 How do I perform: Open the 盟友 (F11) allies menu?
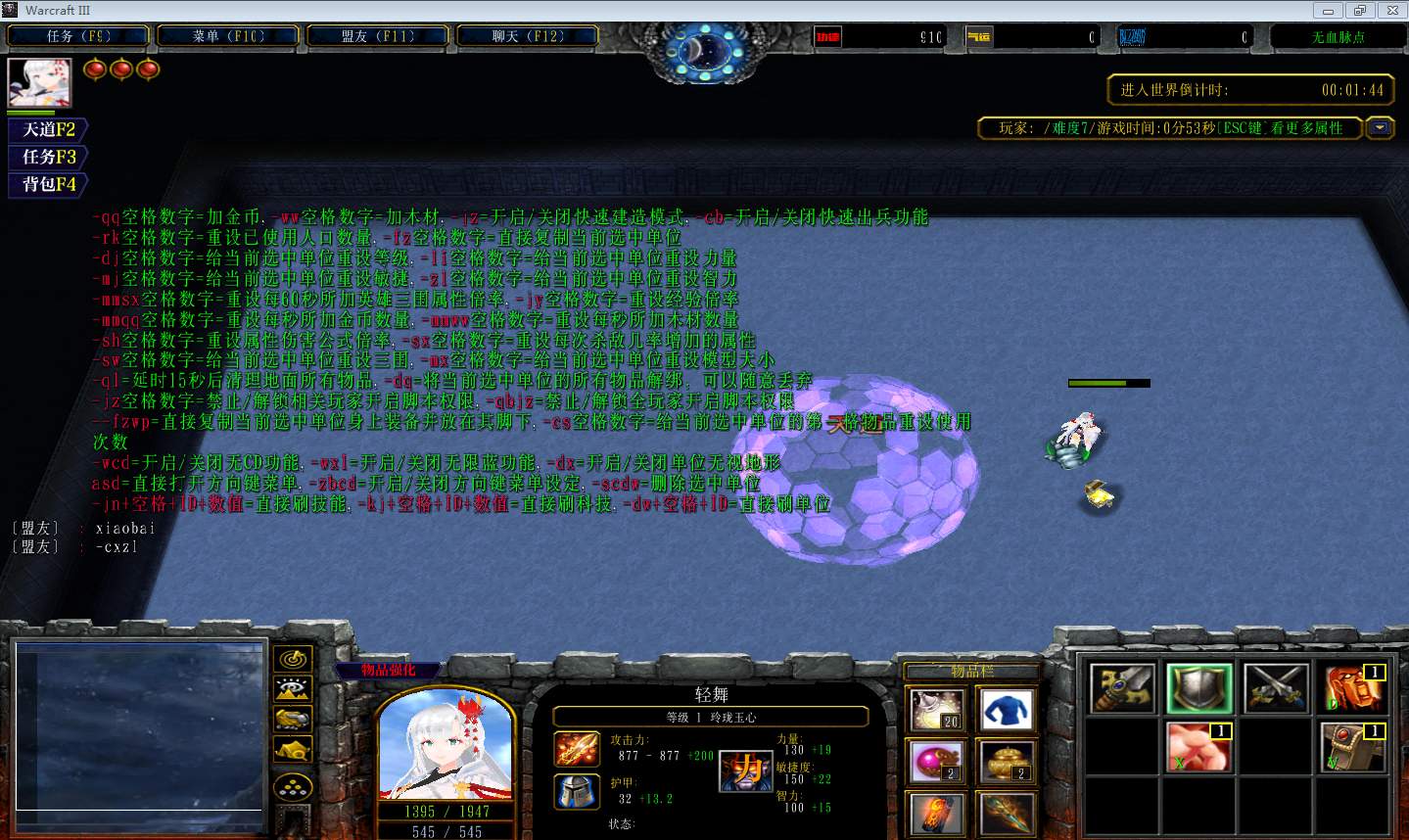click(x=378, y=36)
